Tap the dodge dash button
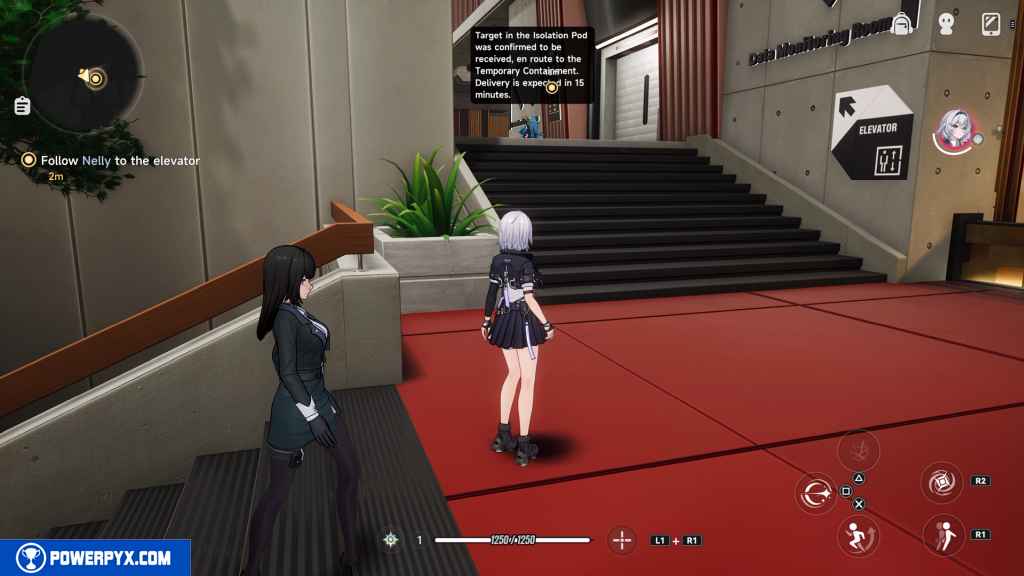Viewport: 1024px width, 576px height. pyautogui.click(x=942, y=534)
